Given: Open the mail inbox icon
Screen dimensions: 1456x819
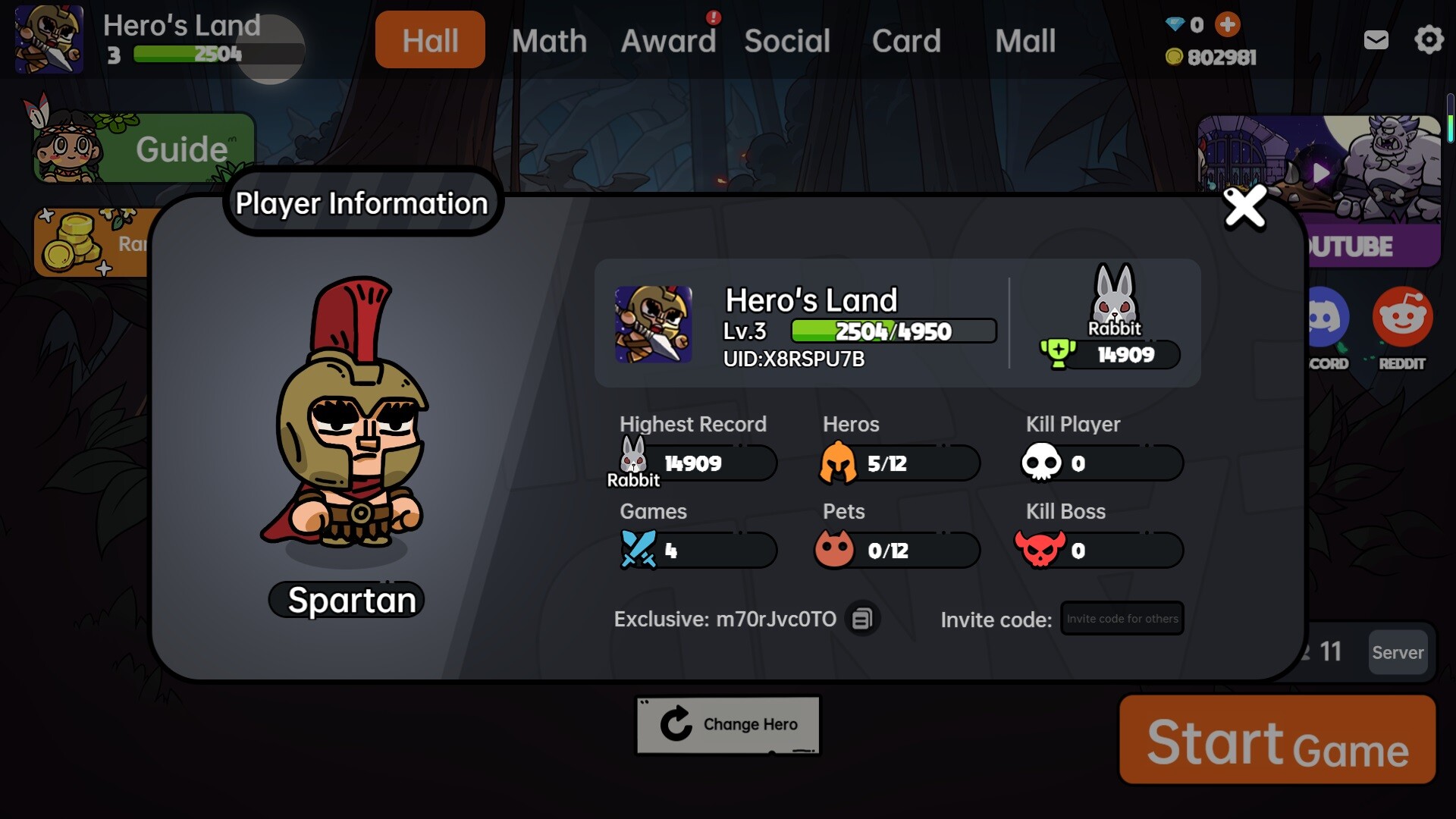Looking at the screenshot, I should point(1376,40).
